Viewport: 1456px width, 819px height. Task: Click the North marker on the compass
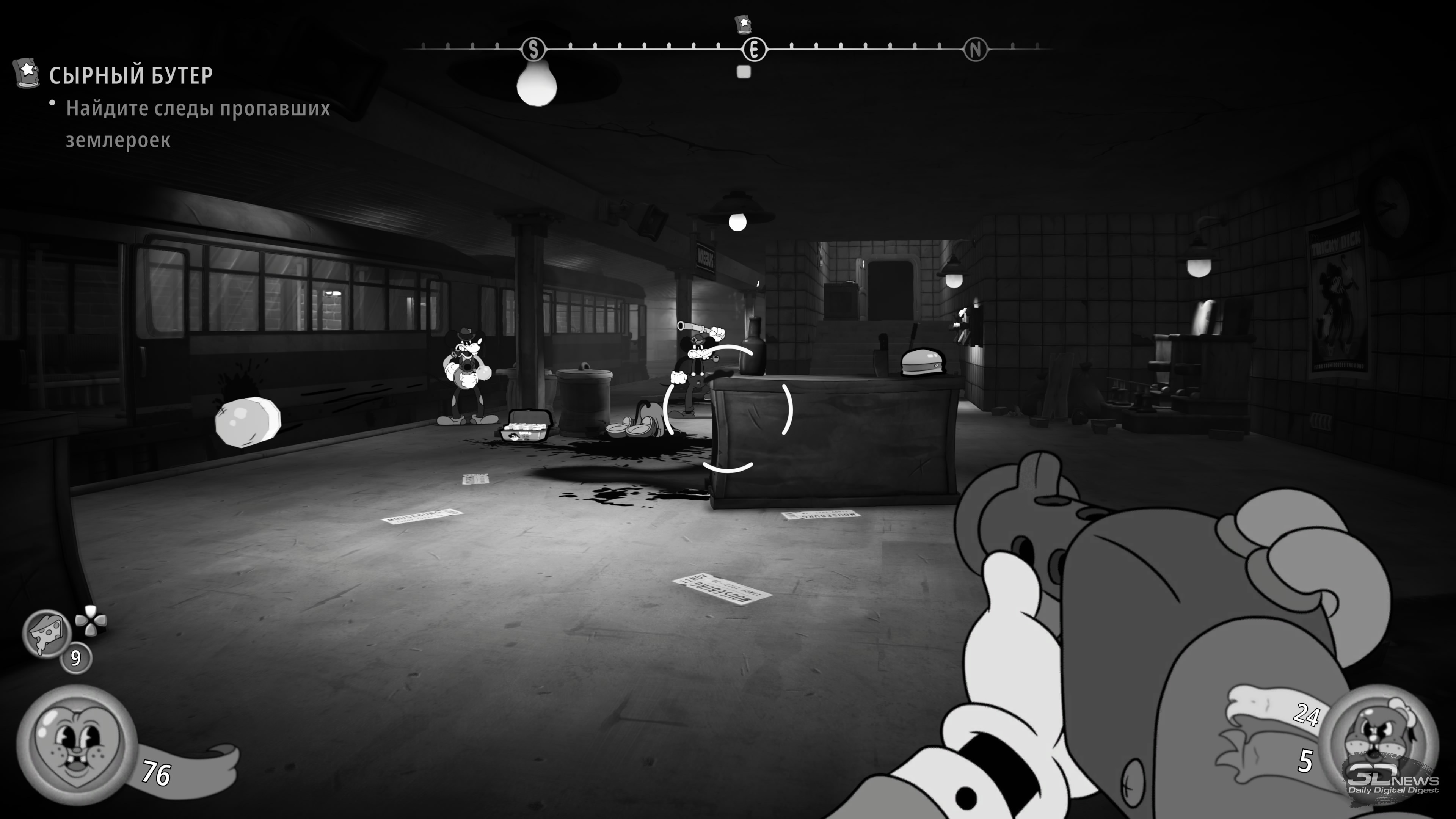click(975, 50)
